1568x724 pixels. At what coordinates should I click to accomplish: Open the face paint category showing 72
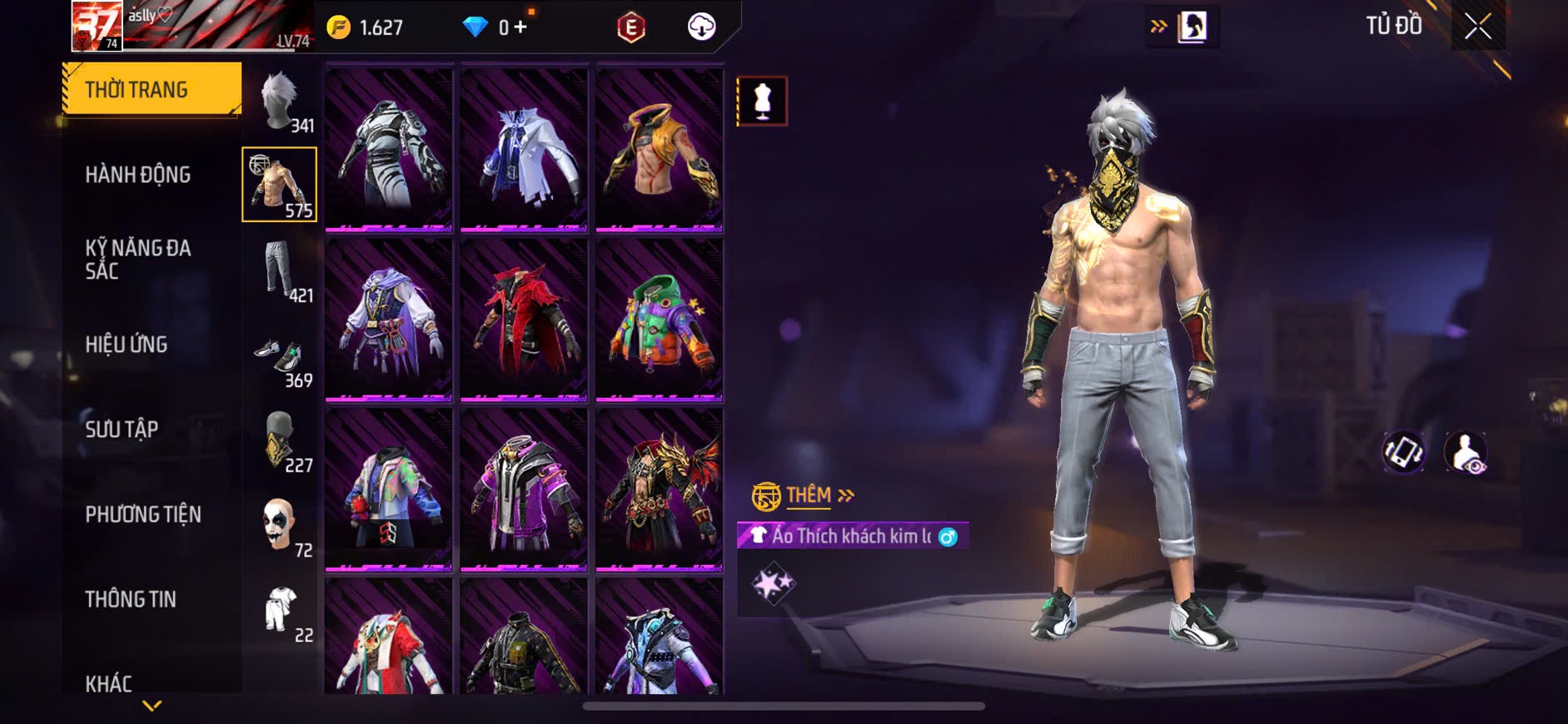(281, 526)
